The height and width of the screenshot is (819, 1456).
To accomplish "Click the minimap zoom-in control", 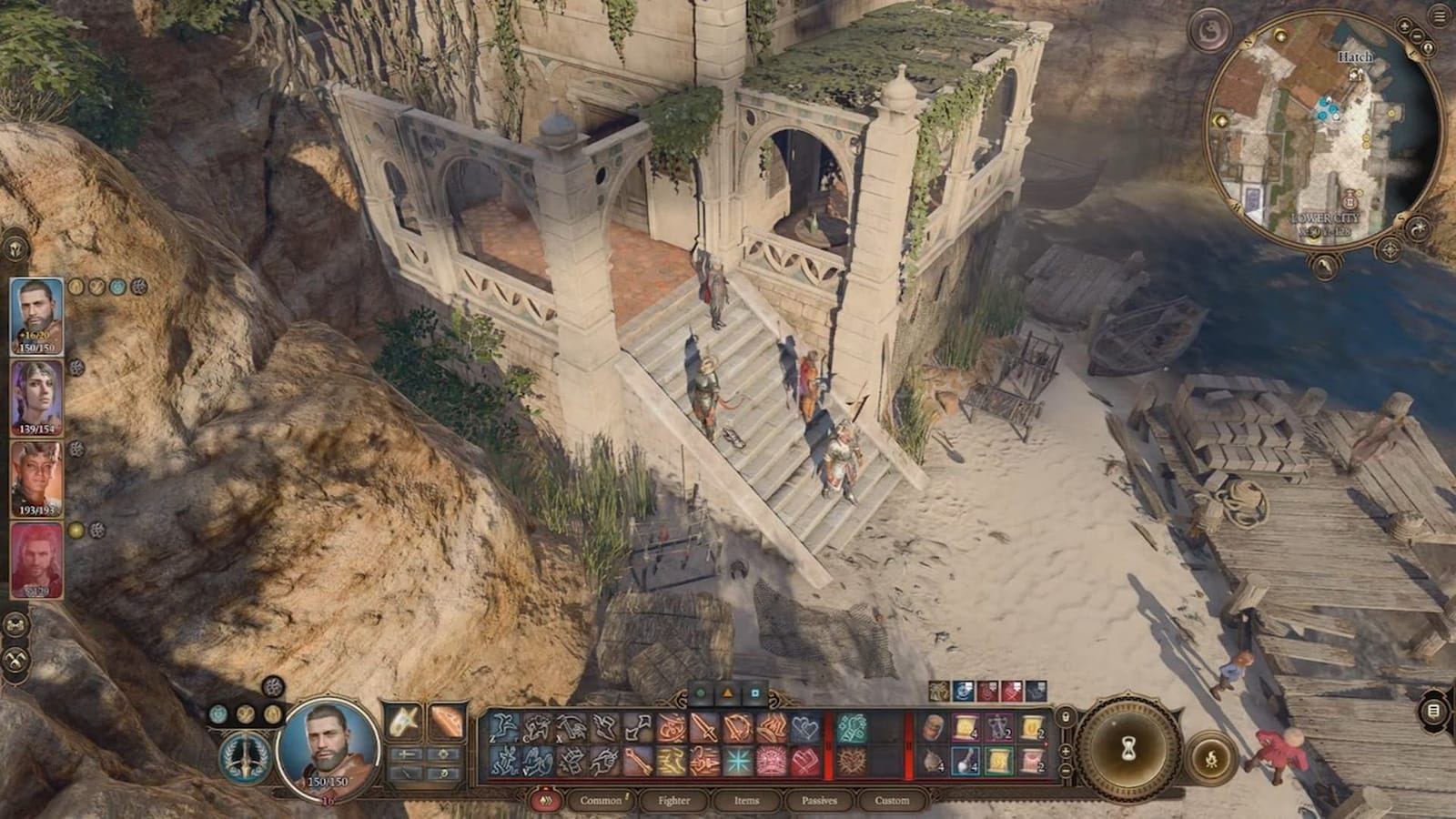I will [1404, 25].
